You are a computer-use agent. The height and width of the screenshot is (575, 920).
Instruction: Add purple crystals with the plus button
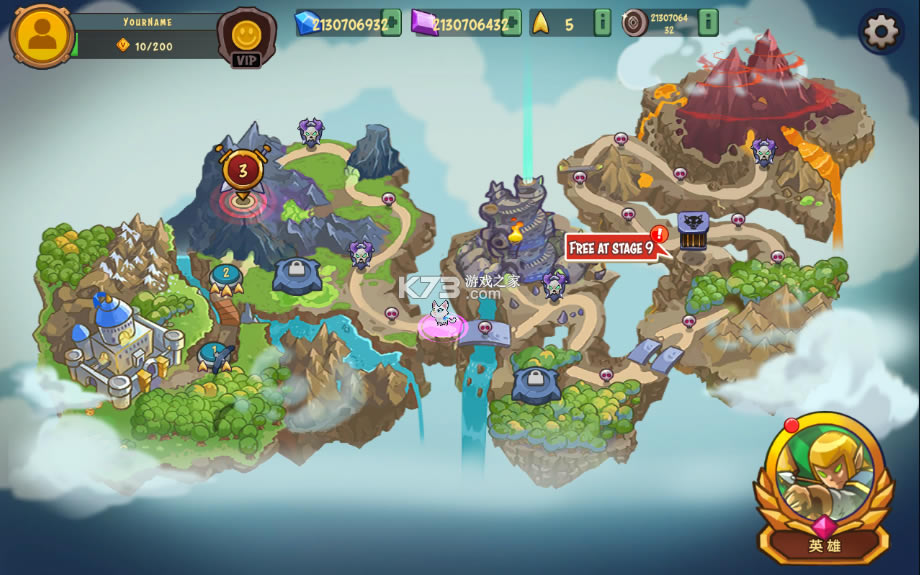click(512, 23)
